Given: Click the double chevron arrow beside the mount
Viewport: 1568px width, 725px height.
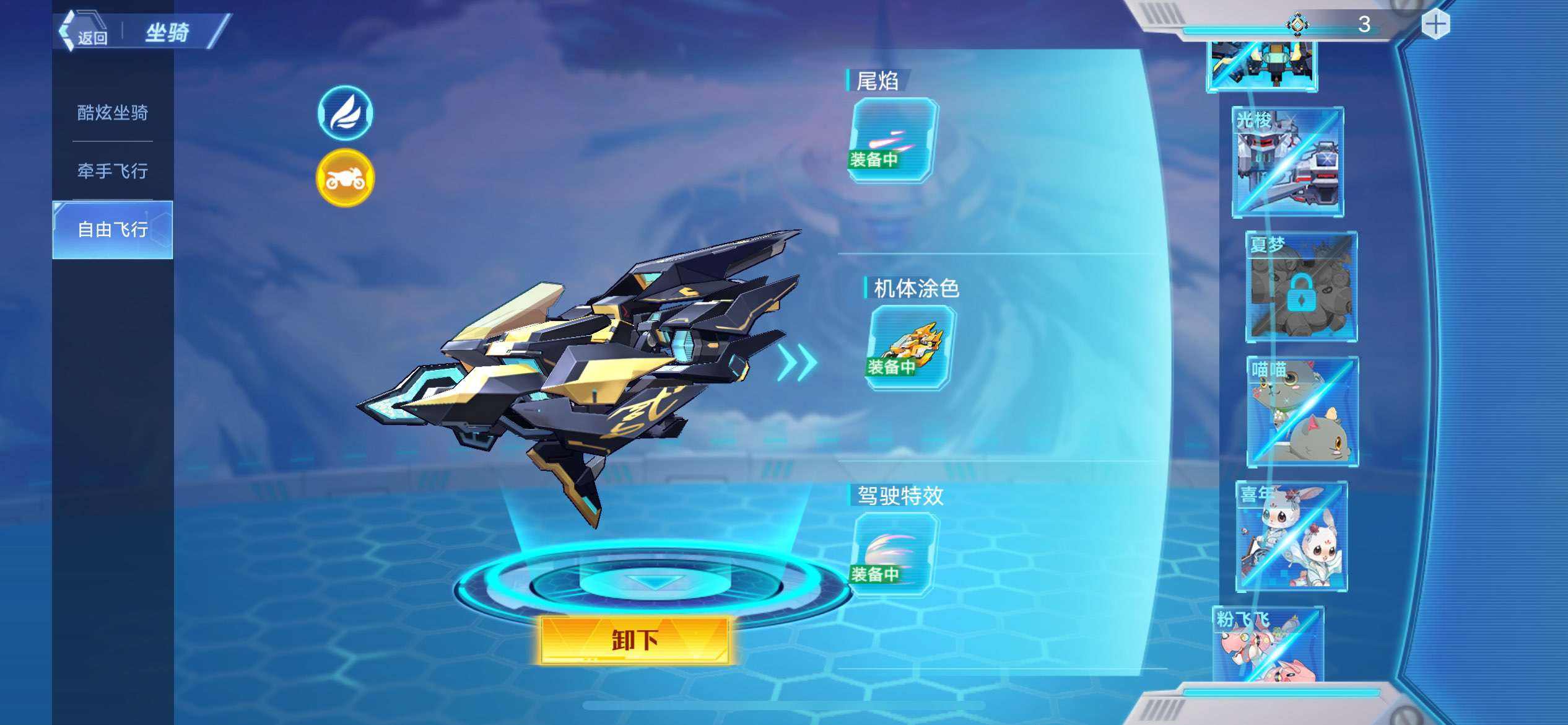Looking at the screenshot, I should [797, 362].
